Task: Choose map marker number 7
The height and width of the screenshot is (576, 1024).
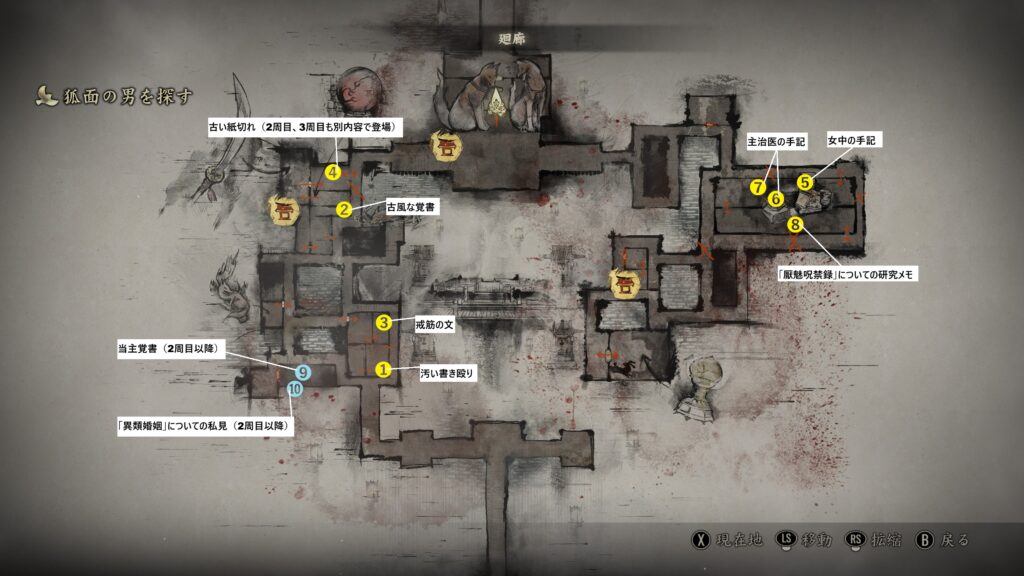Action: 759,186
